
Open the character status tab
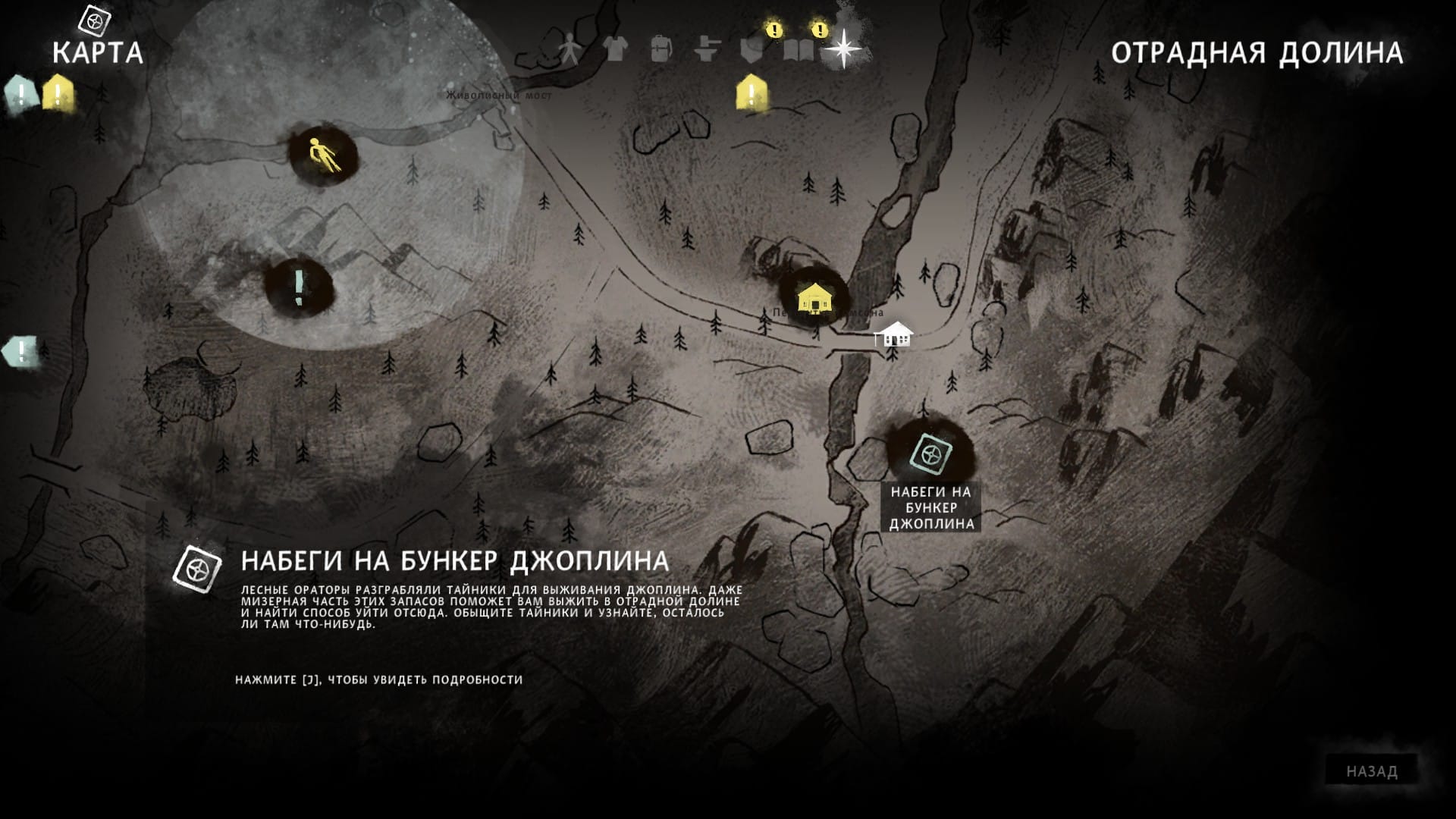pos(569,49)
